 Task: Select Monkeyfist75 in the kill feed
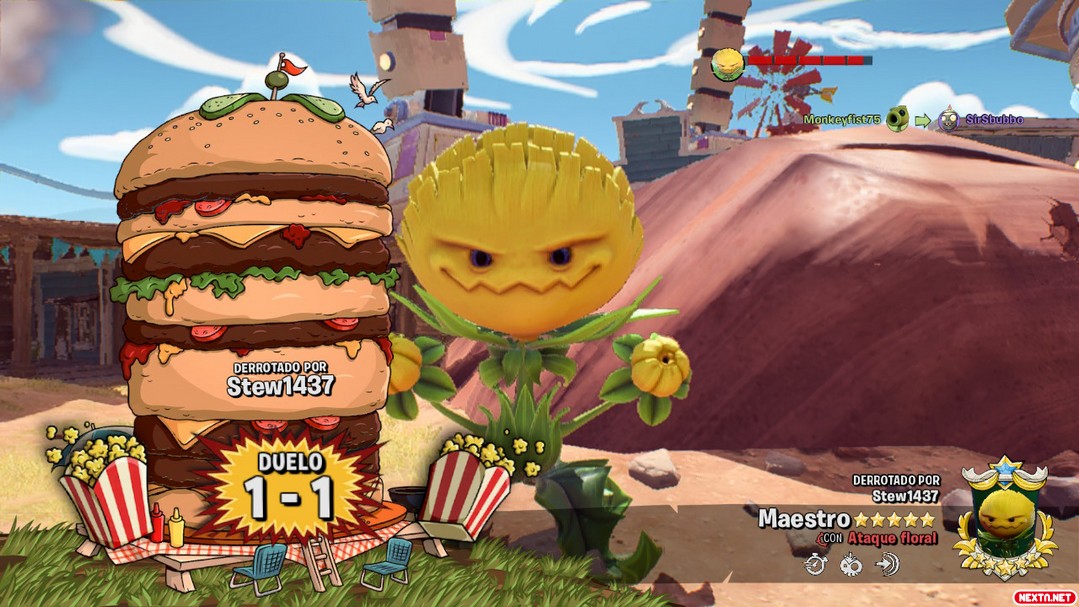click(842, 120)
